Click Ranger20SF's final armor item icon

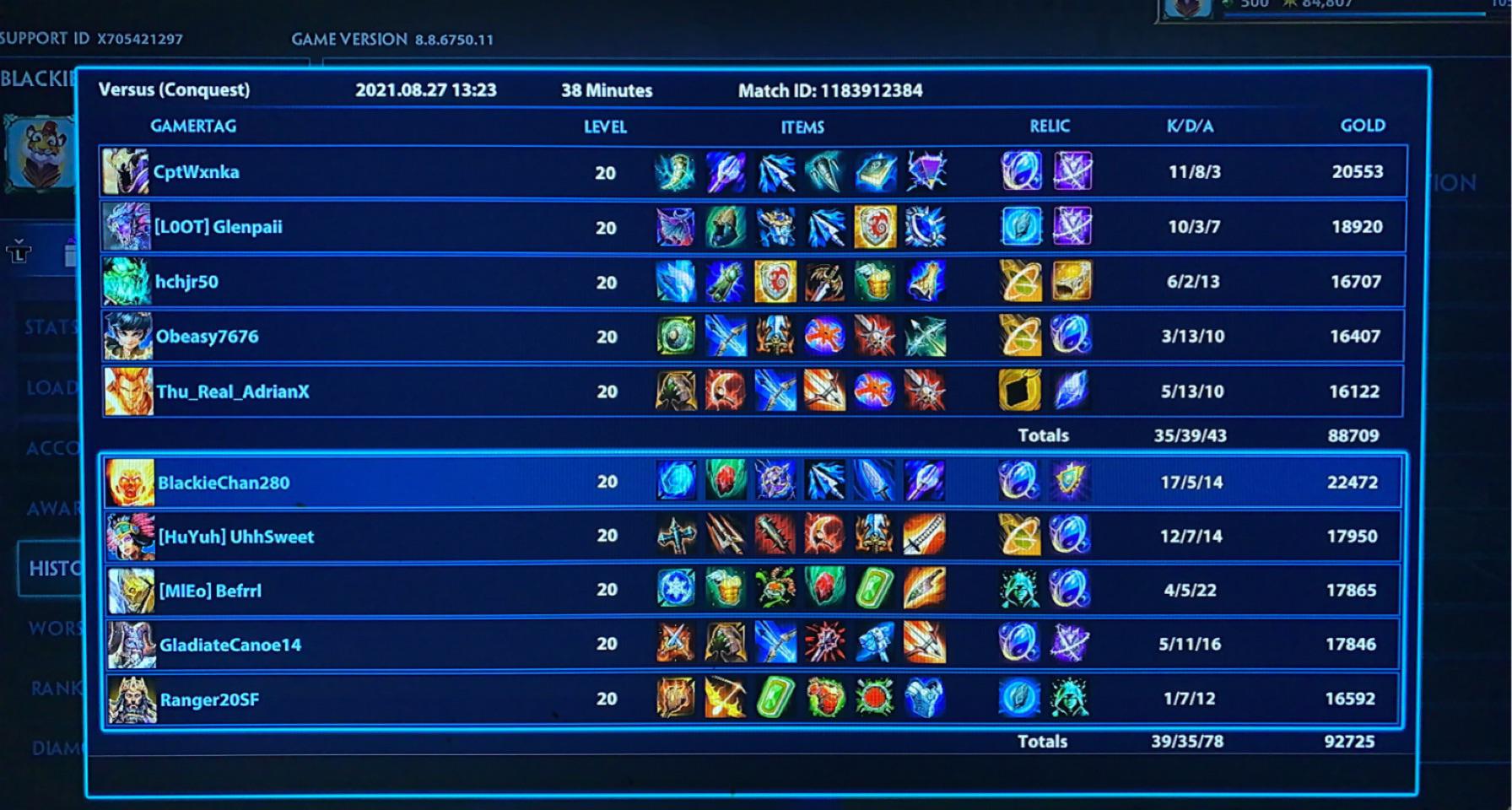coord(926,699)
